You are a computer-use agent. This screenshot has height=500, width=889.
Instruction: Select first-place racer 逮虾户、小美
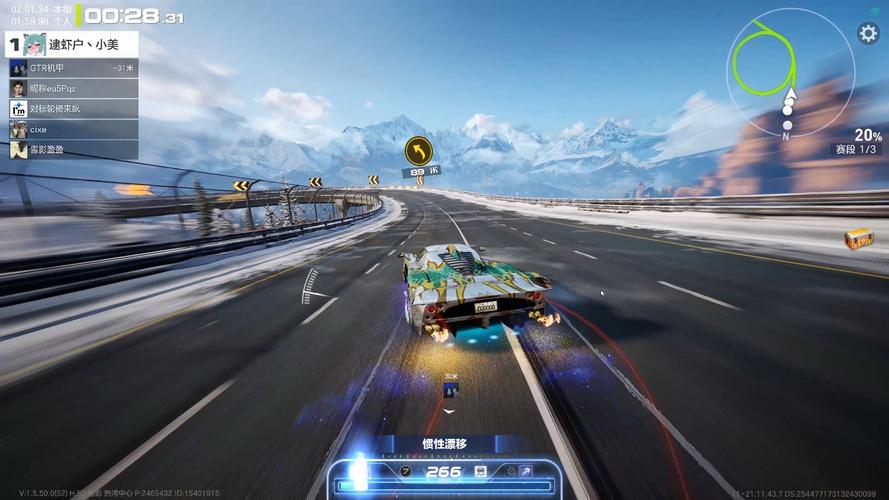(x=70, y=44)
